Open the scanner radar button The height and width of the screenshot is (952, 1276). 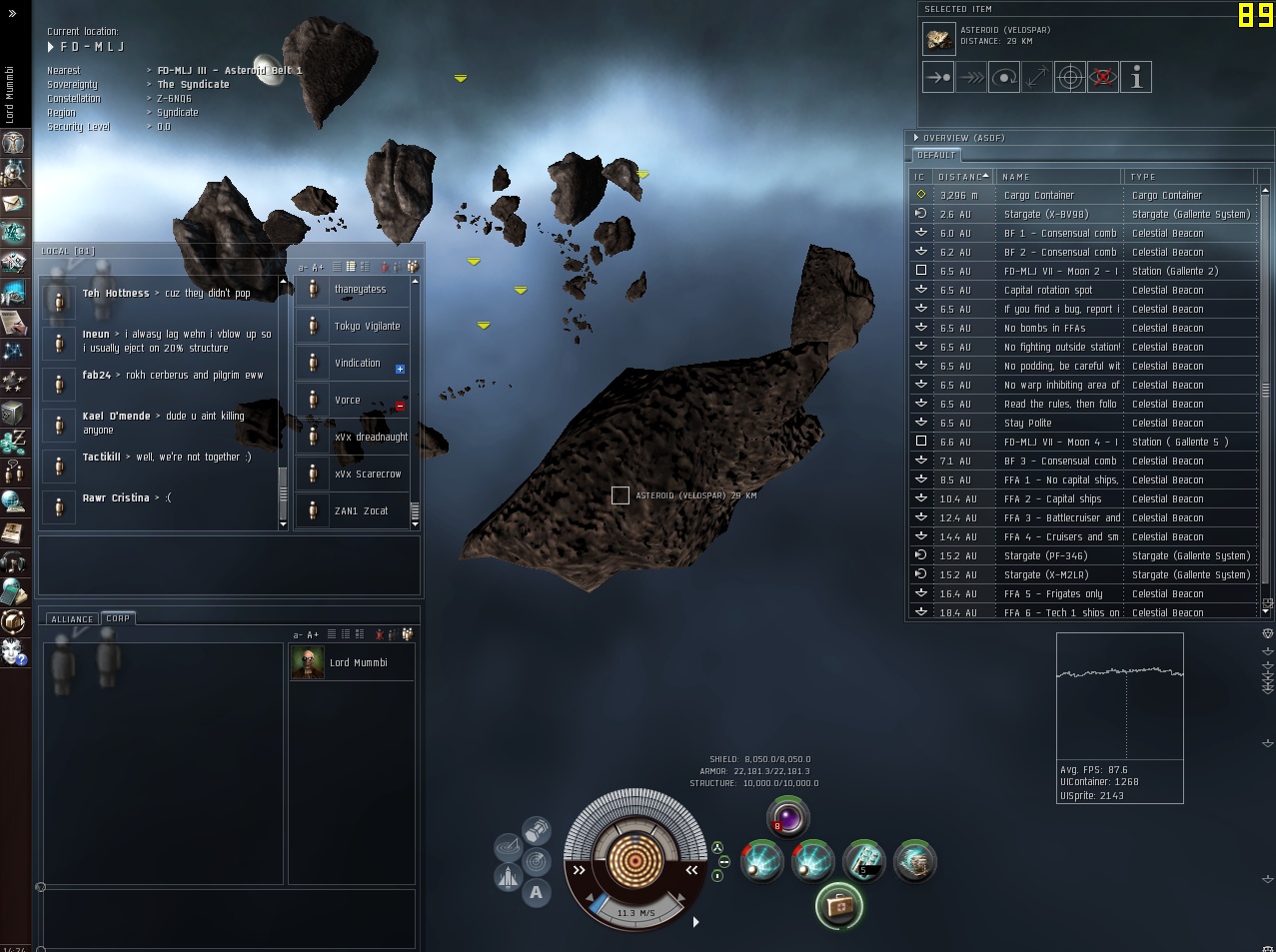pos(537,860)
